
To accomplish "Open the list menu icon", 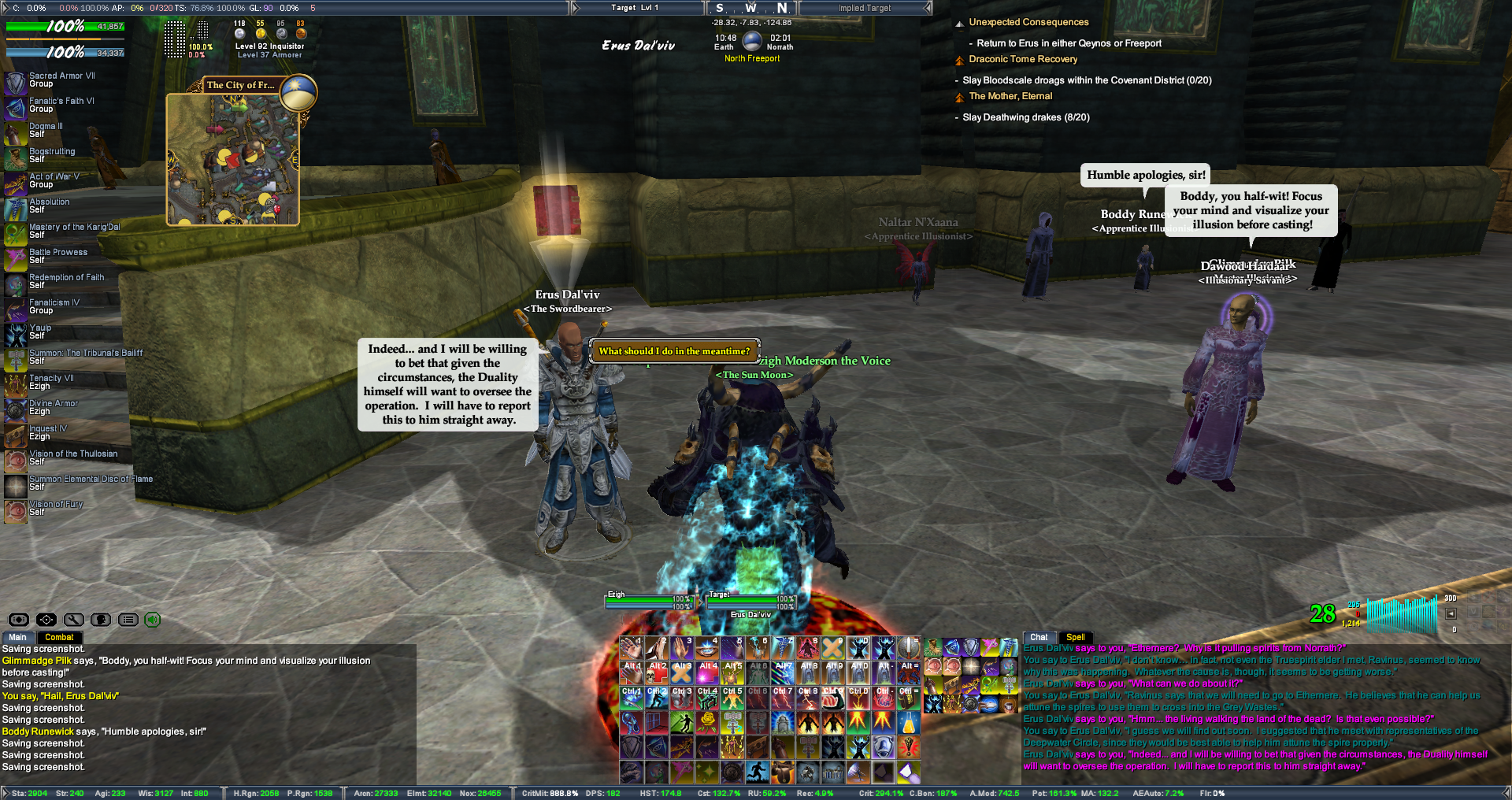I will (128, 620).
